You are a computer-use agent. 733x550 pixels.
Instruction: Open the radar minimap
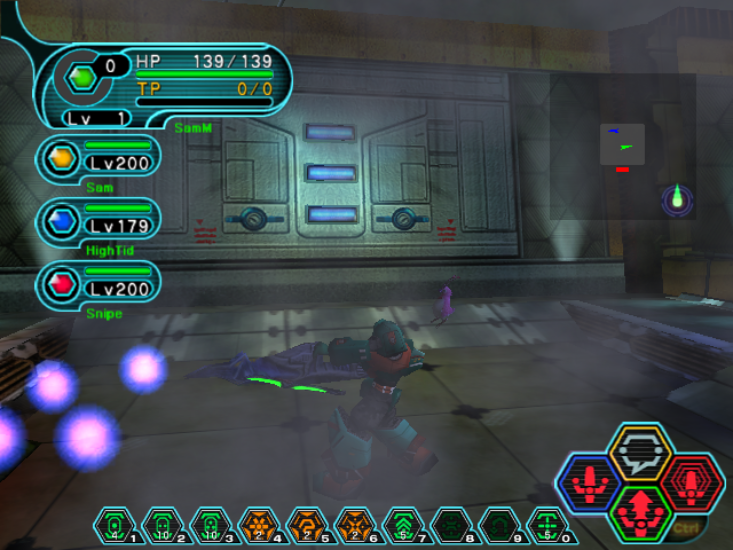(622, 146)
